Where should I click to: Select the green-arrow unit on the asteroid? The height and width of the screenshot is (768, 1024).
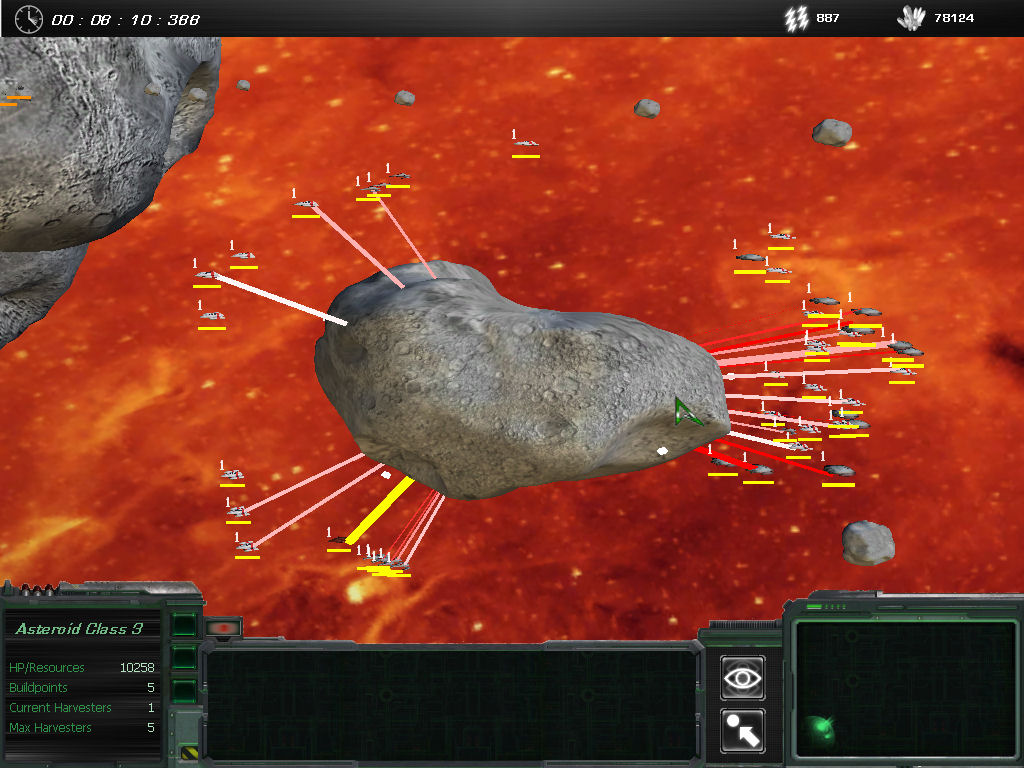(687, 412)
